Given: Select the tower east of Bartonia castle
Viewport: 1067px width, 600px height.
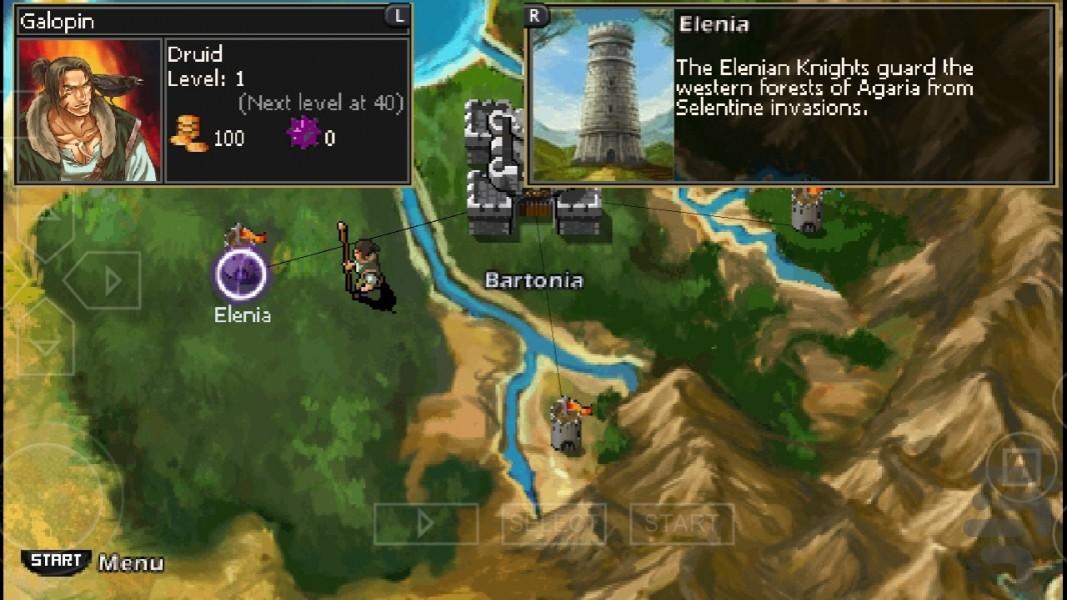Looking at the screenshot, I should [808, 208].
